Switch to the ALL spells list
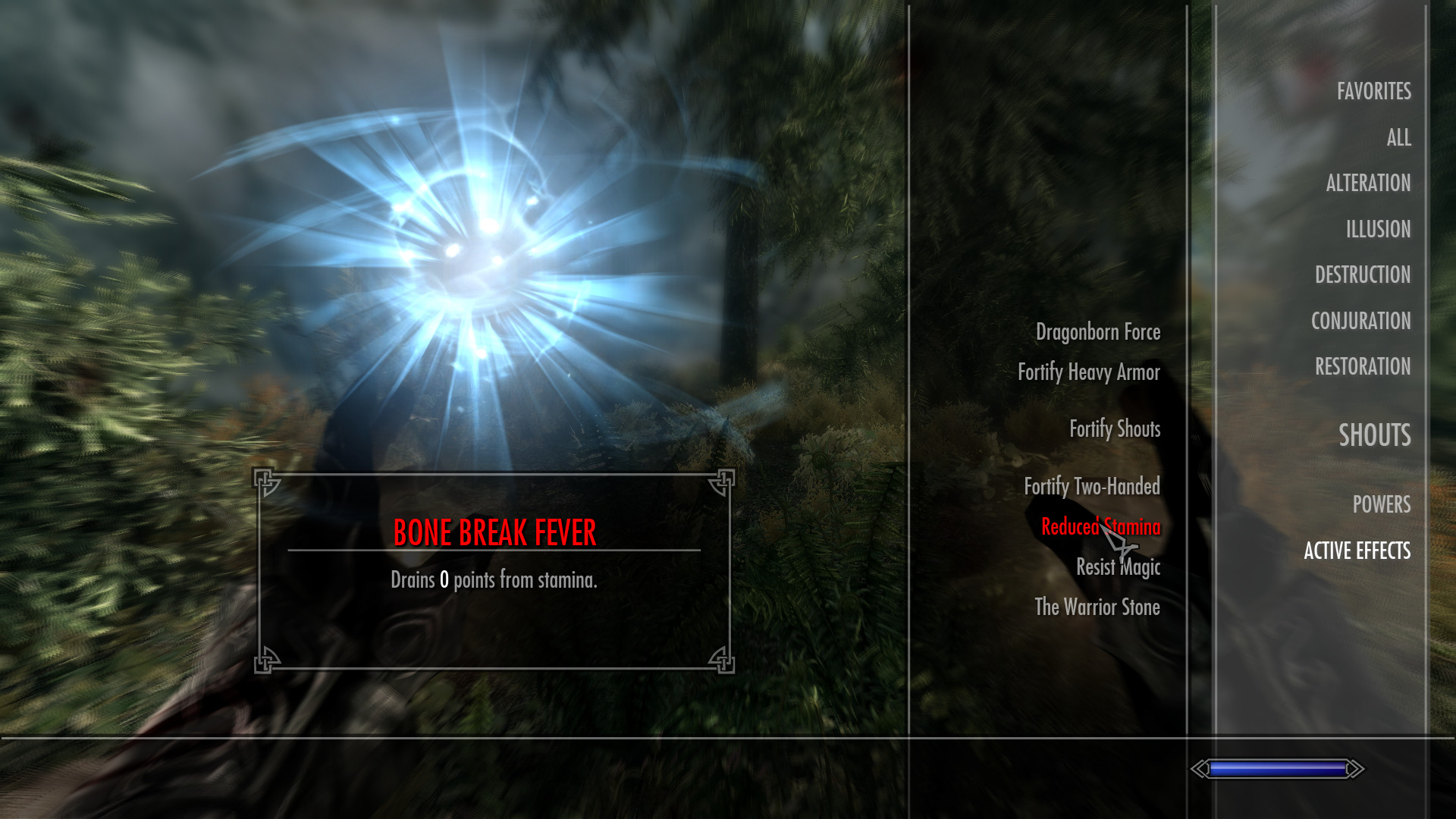This screenshot has width=1456, height=819. click(1399, 137)
